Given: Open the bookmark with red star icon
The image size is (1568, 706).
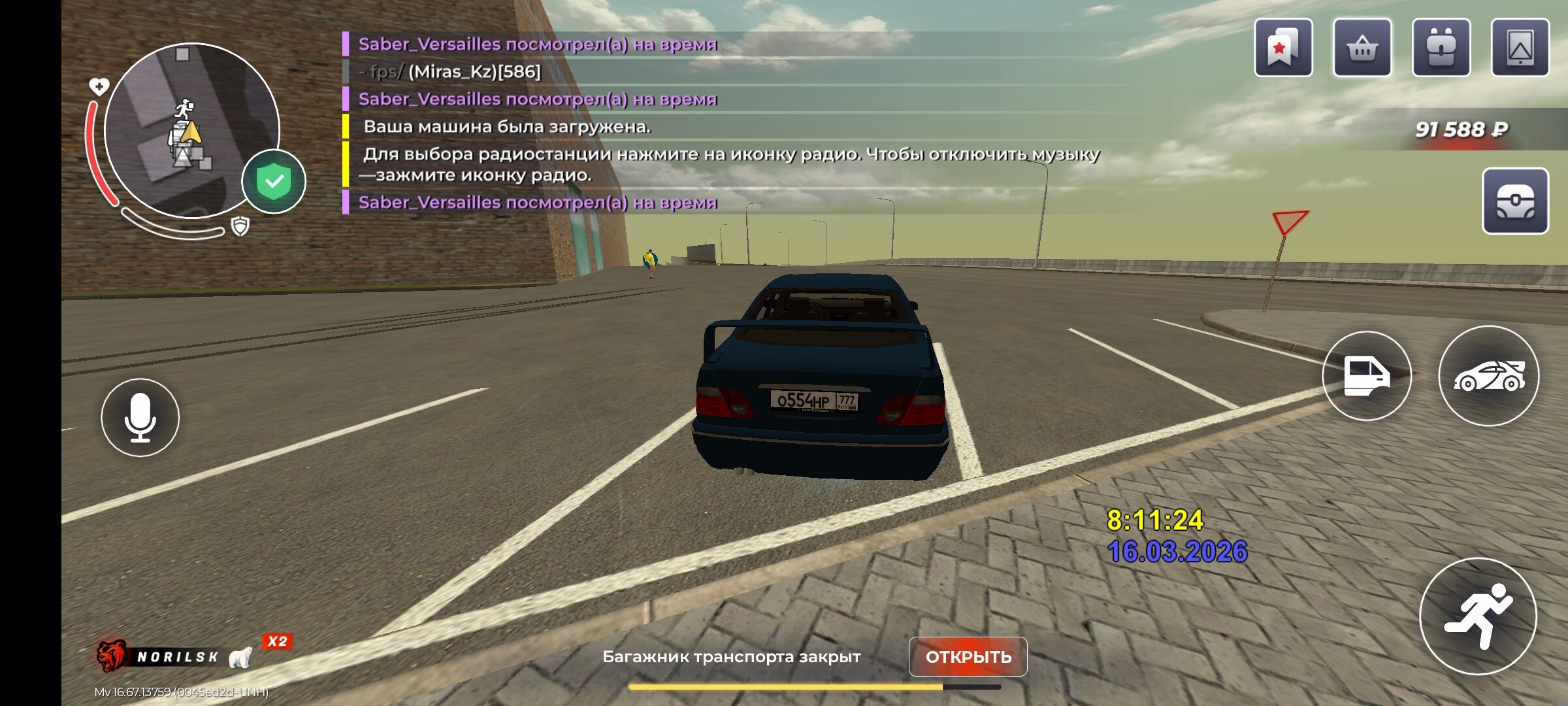Looking at the screenshot, I should coord(1283,48).
